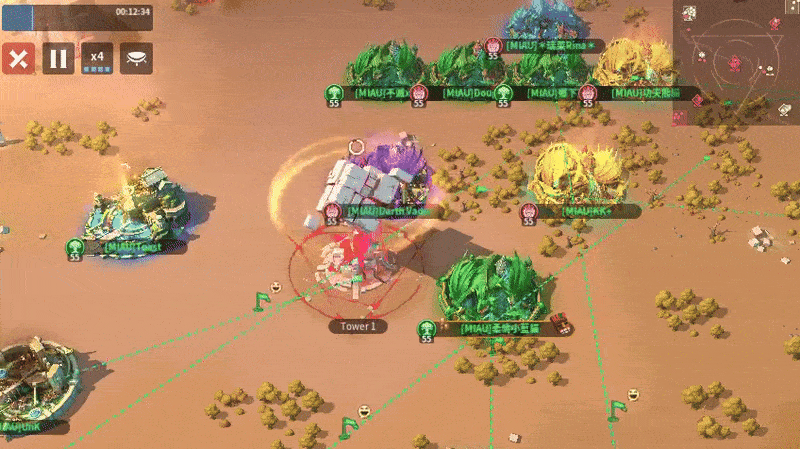Close the battle replay with the red X
800x449 pixels.
[x=18, y=58]
